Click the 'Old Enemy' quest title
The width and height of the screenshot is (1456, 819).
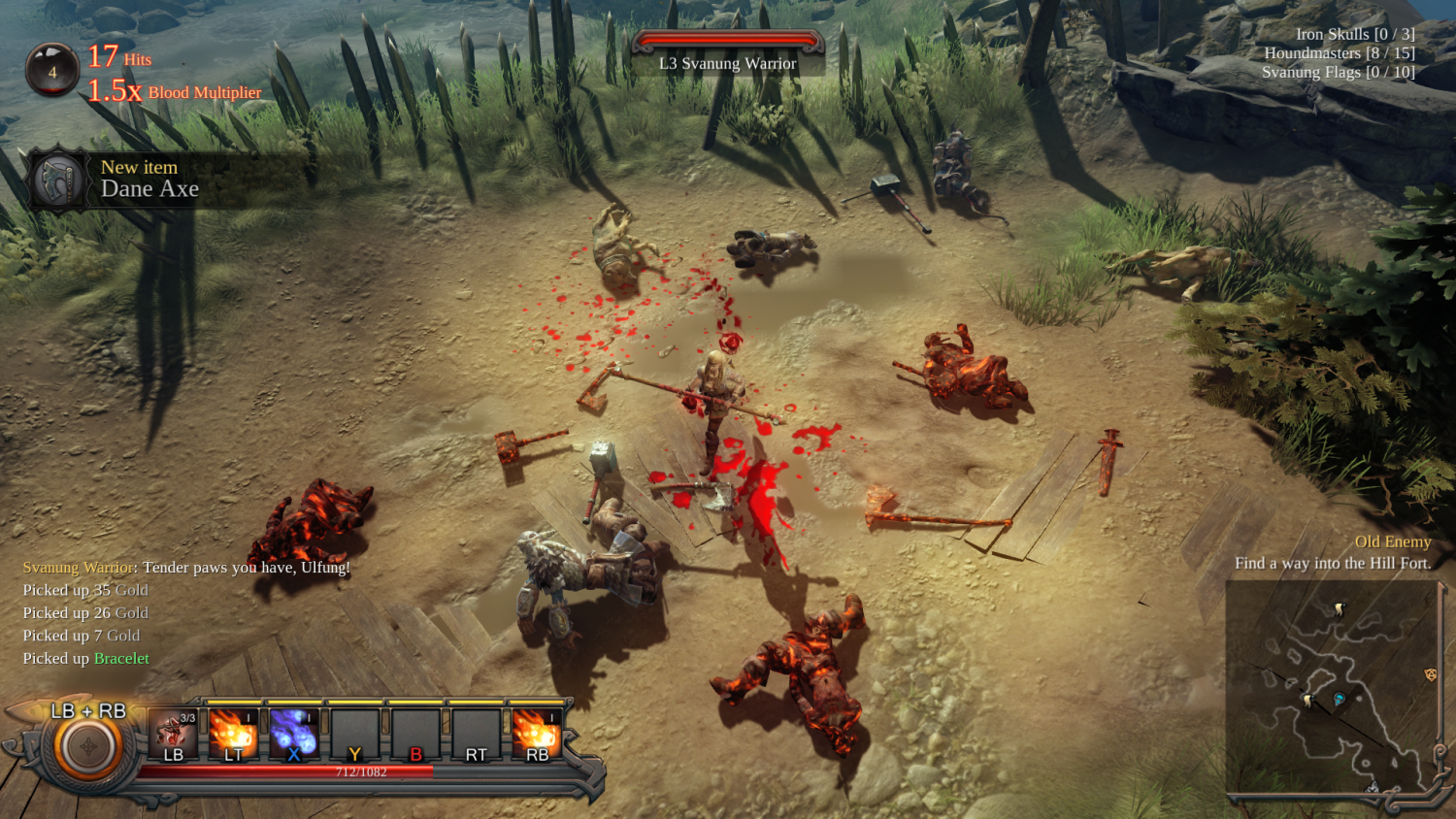point(1394,541)
